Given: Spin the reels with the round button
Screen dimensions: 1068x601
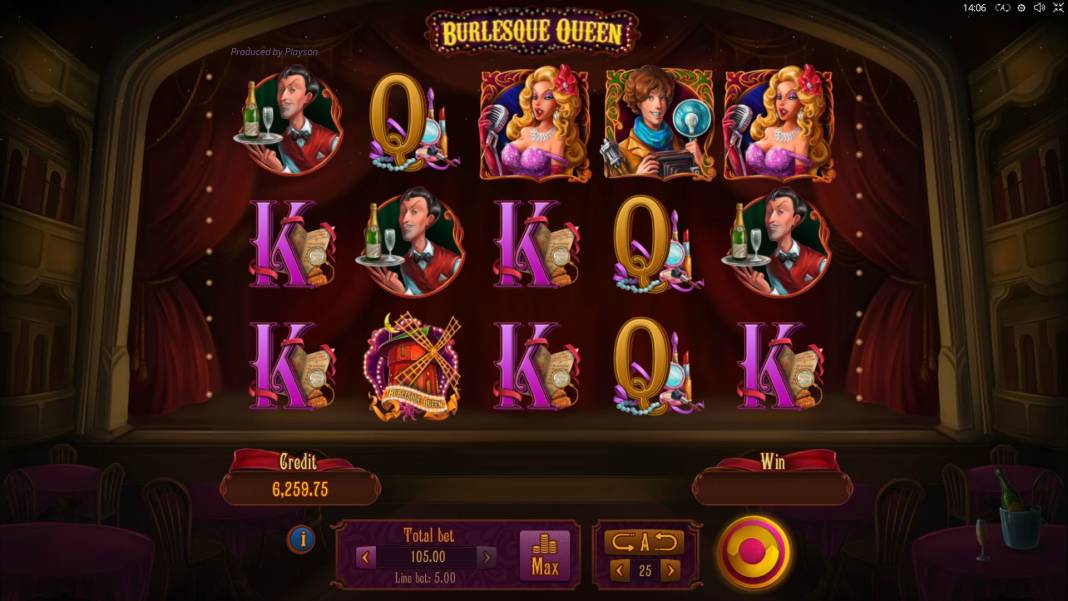Looking at the screenshot, I should click(x=753, y=552).
